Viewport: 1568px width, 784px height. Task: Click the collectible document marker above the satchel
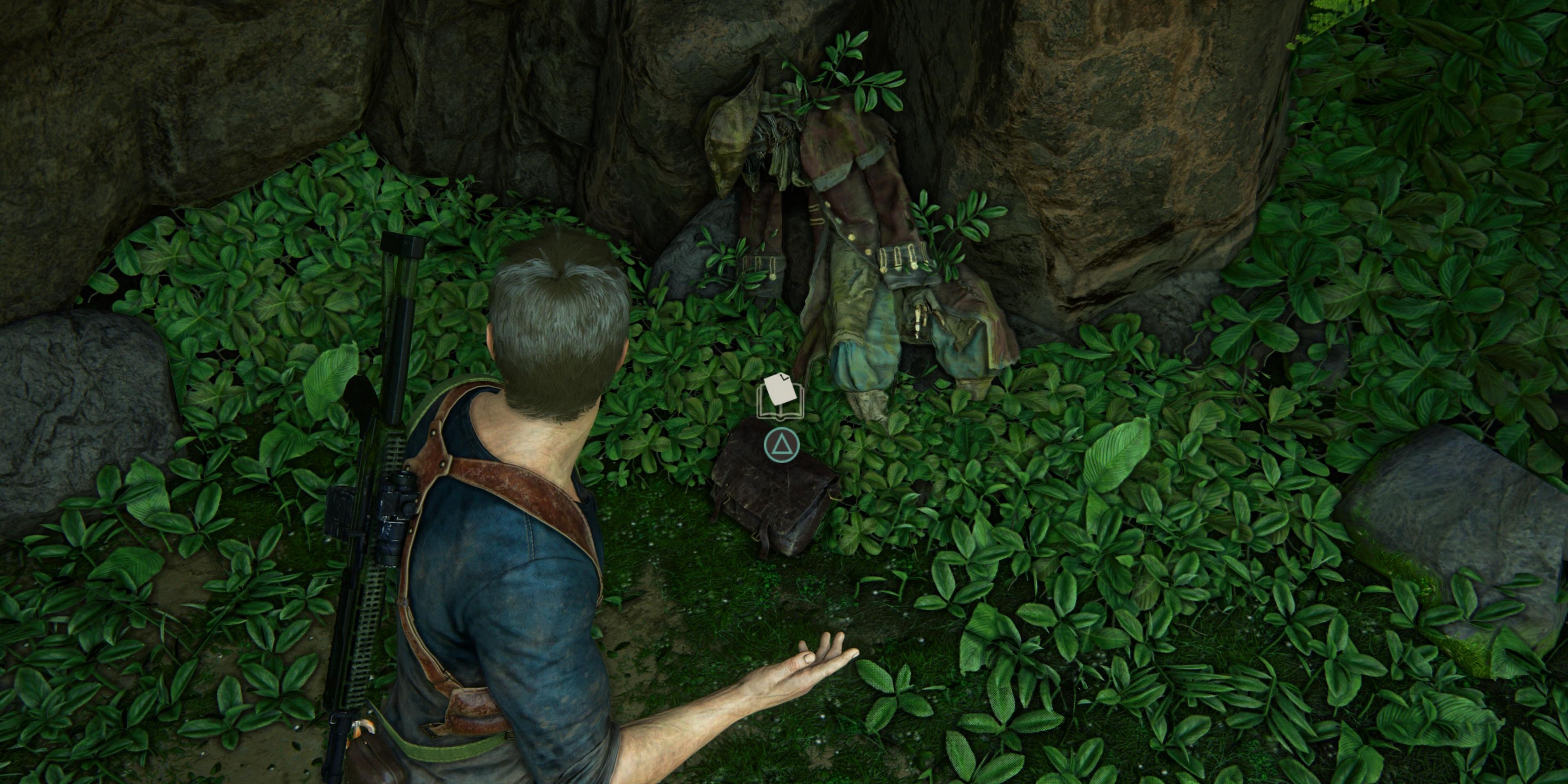click(x=781, y=396)
